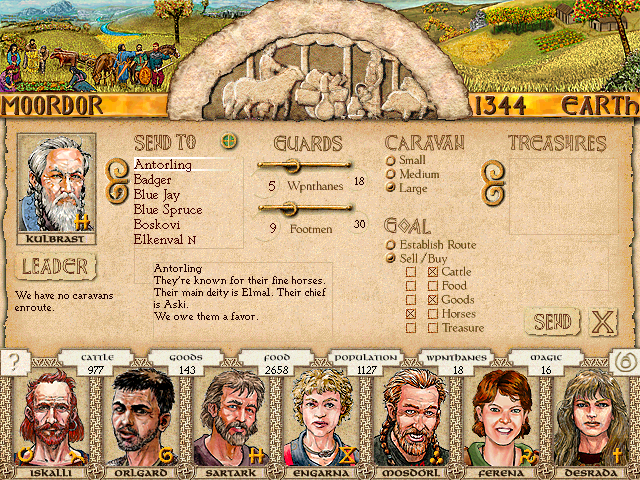Viewport: 640px width, 480px height.
Task: Select the Small caravan size
Action: [x=391, y=160]
